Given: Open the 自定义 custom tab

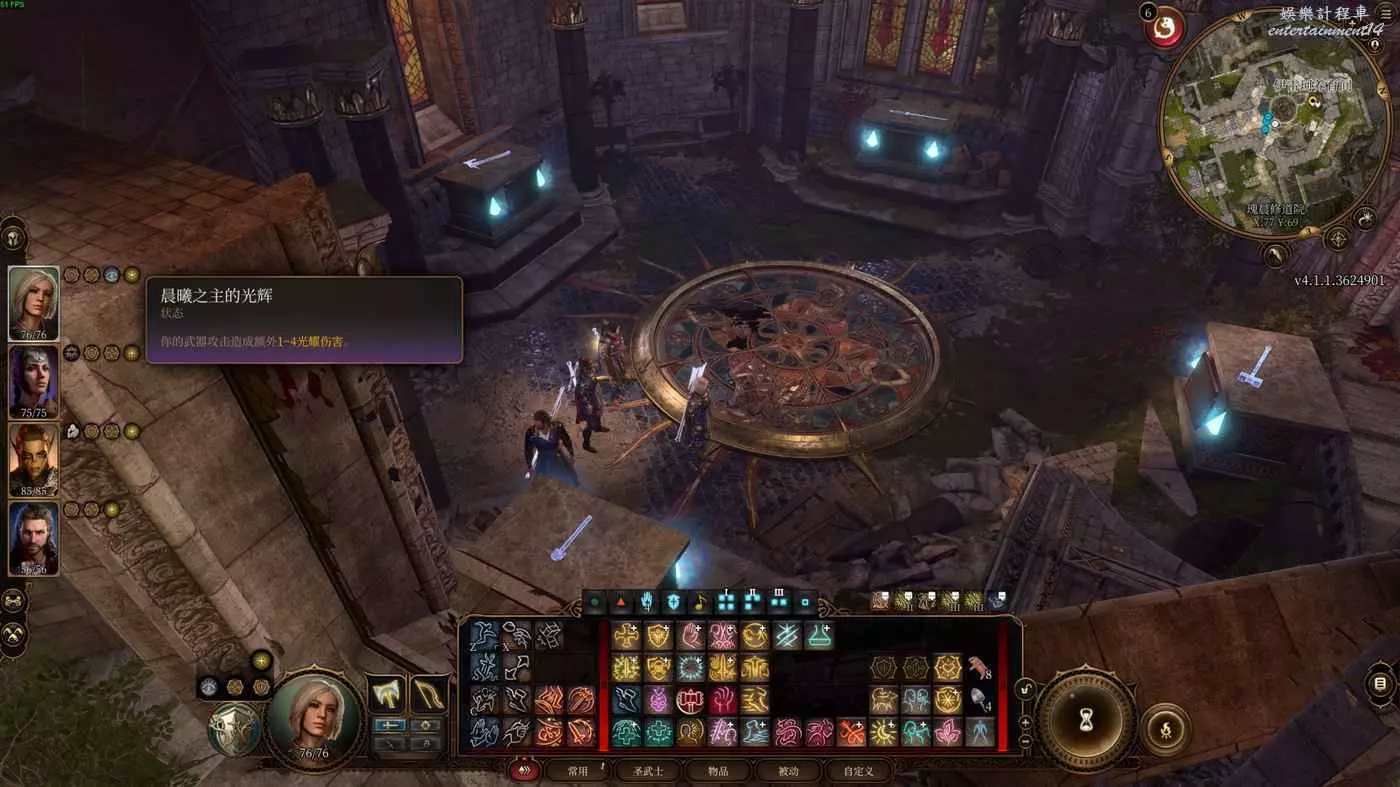Looking at the screenshot, I should [x=858, y=771].
